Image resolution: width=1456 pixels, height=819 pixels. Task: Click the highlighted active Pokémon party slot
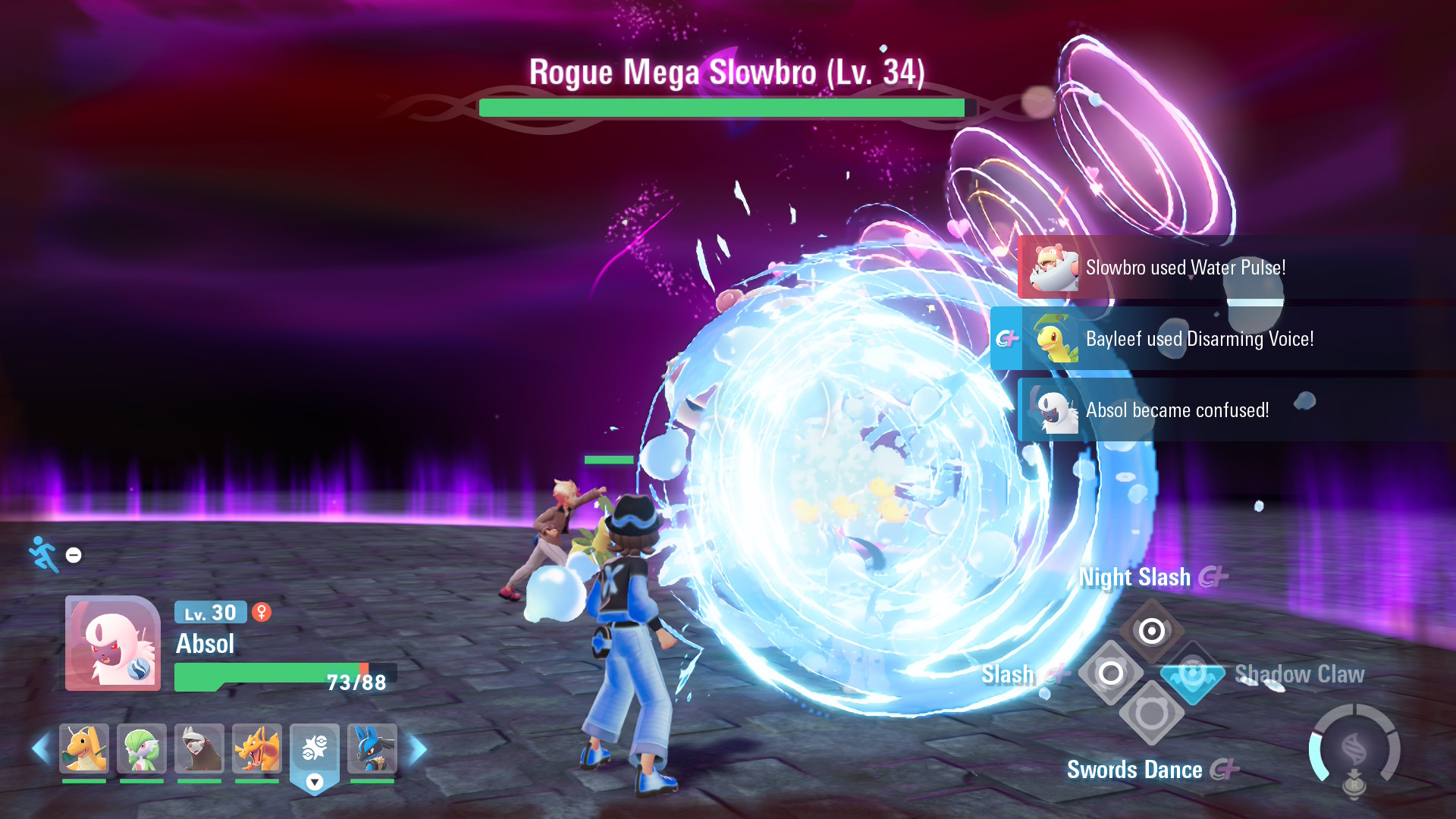tap(315, 751)
